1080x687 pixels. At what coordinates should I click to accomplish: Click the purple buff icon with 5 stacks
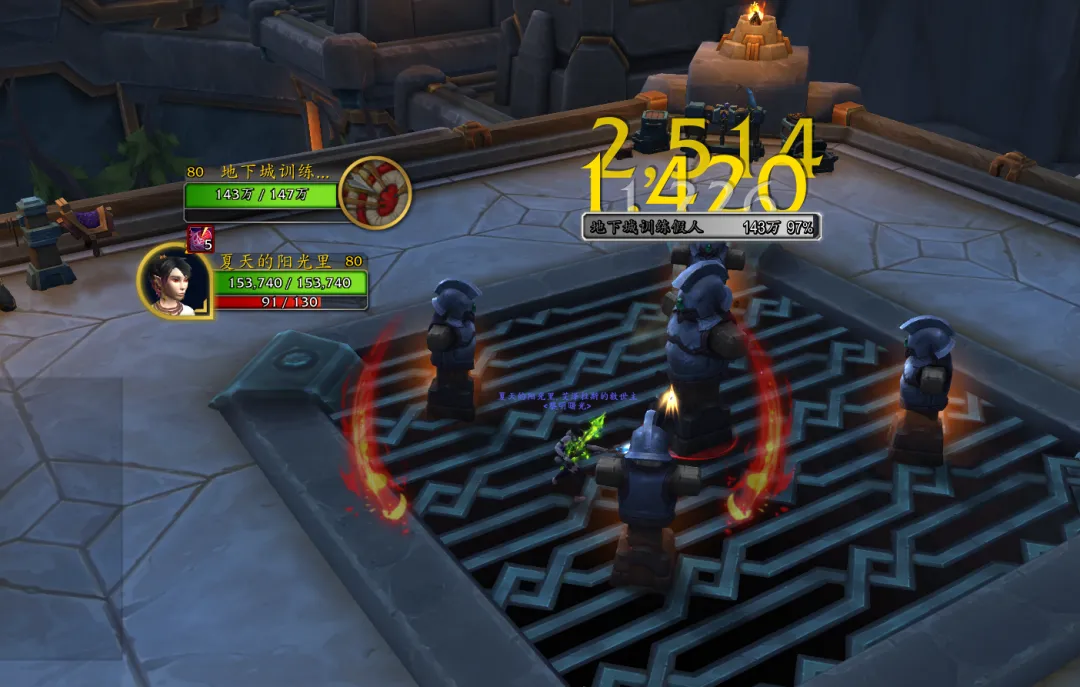coord(200,239)
